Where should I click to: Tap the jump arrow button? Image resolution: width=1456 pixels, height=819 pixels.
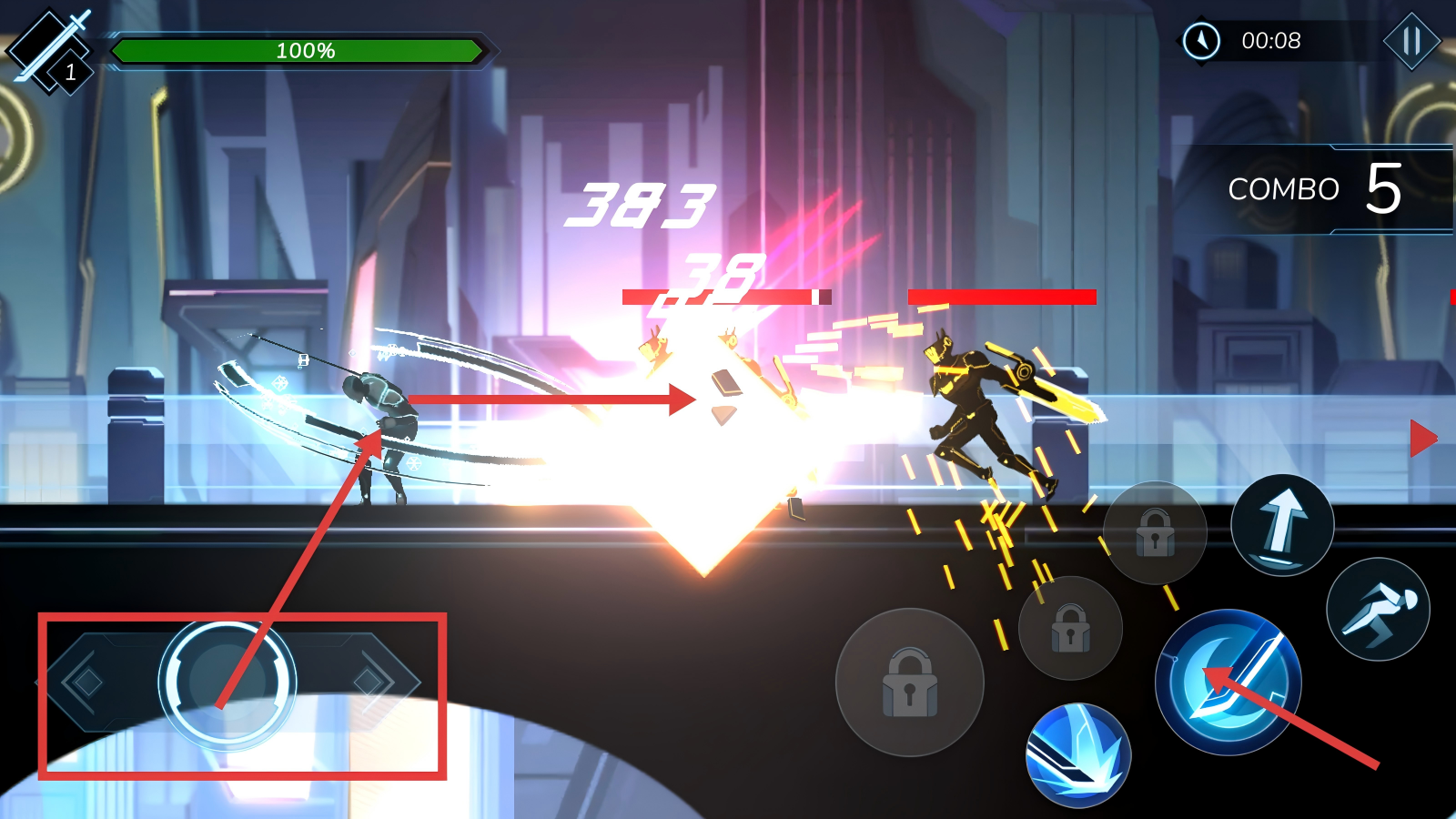[1282, 525]
